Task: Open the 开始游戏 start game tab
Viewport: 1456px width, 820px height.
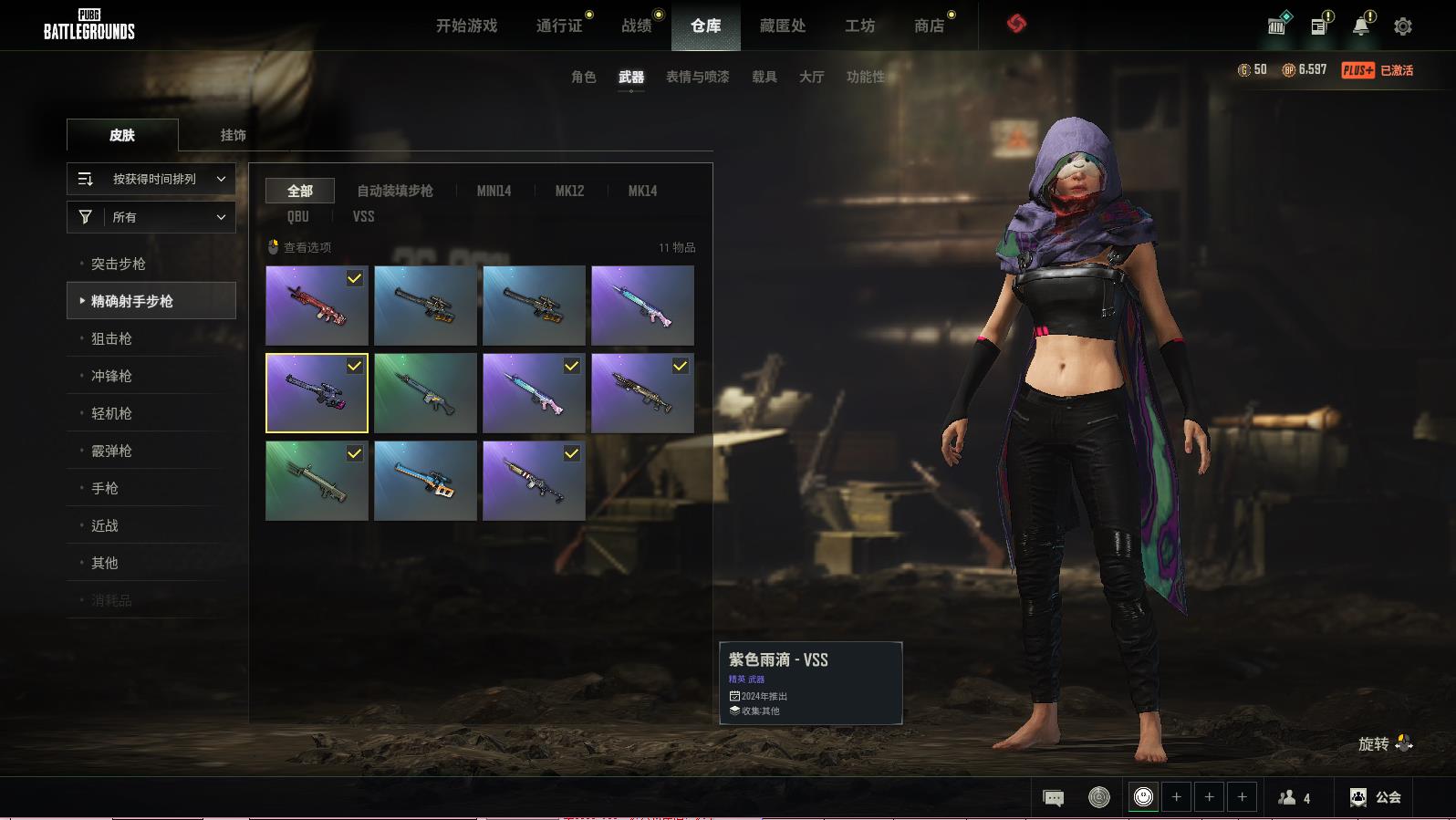Action: (x=466, y=26)
